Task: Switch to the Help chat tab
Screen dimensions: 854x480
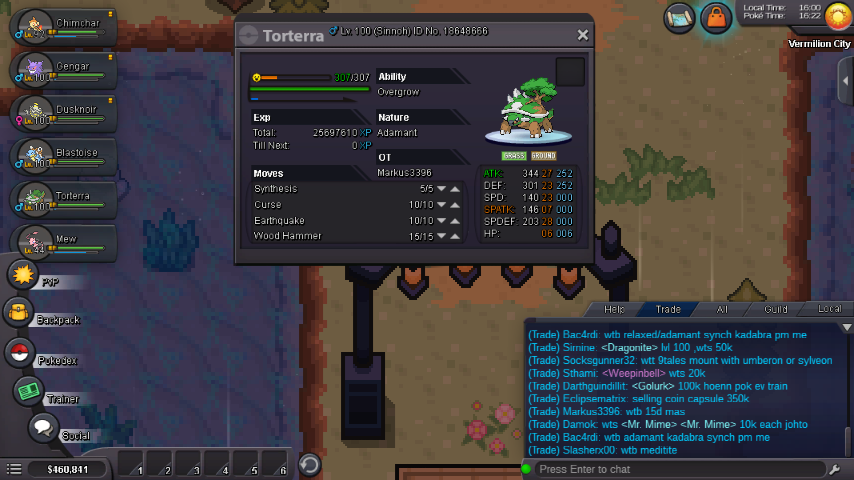Action: 614,310
